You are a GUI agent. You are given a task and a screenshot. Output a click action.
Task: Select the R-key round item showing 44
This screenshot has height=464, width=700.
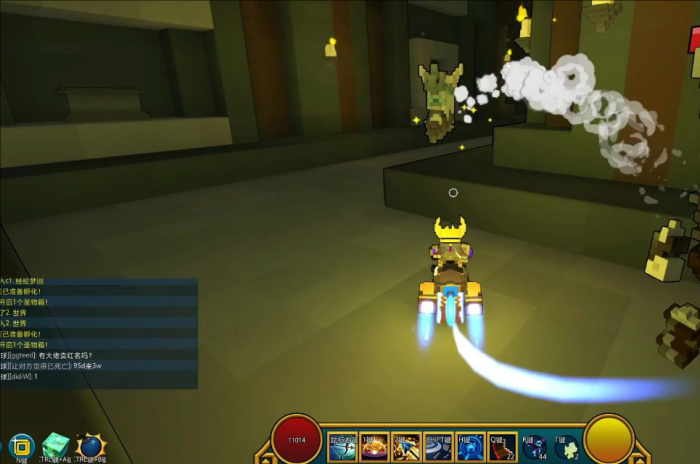coord(534,446)
